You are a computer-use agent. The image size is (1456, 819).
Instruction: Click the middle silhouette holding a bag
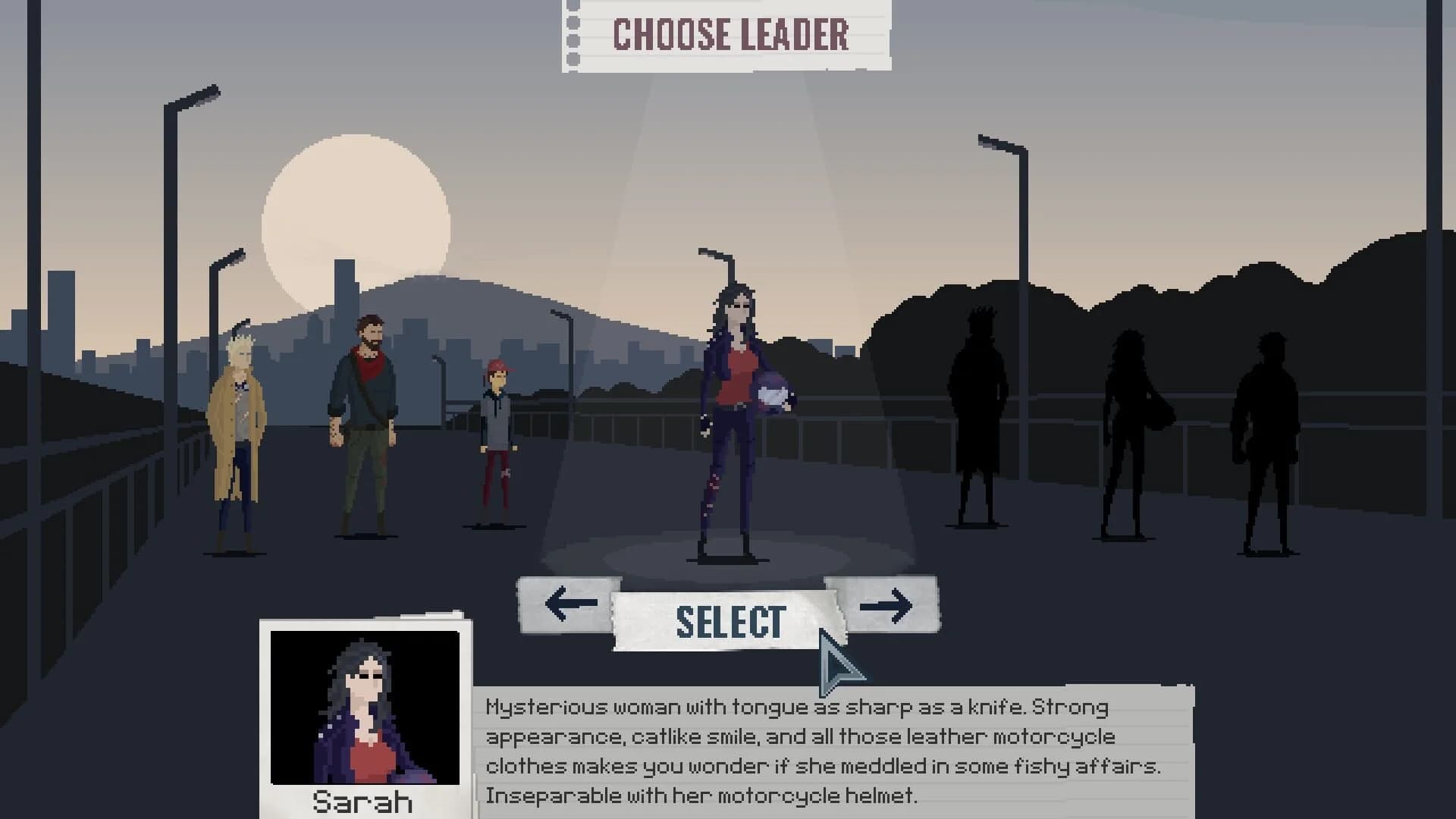(1130, 425)
